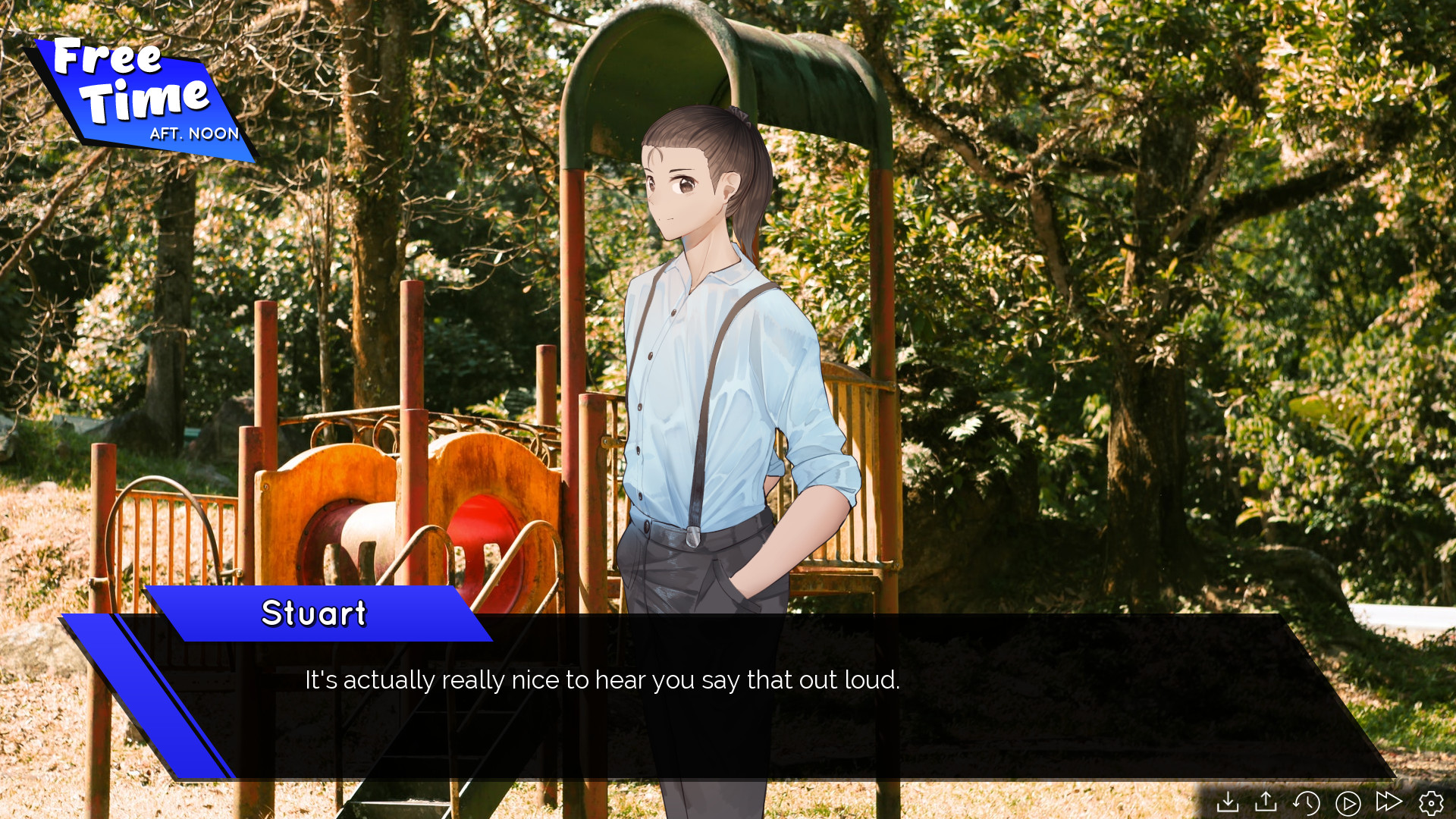Click Stuart's blue name tag

315,614
